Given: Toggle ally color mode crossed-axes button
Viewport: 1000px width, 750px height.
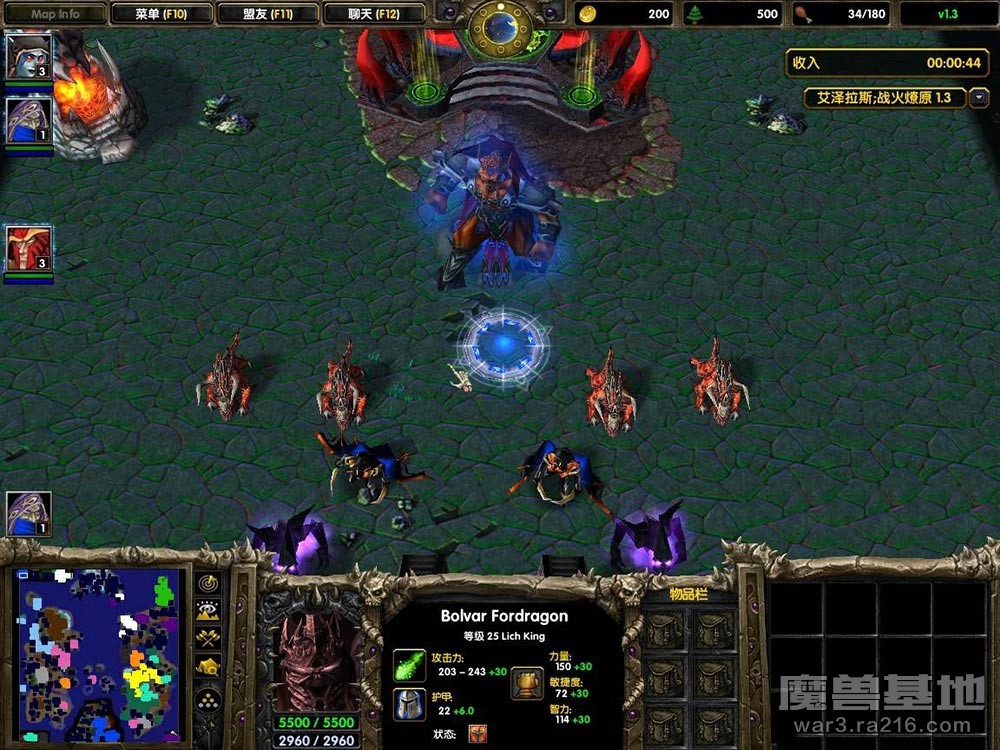Looking at the screenshot, I should tap(209, 638).
